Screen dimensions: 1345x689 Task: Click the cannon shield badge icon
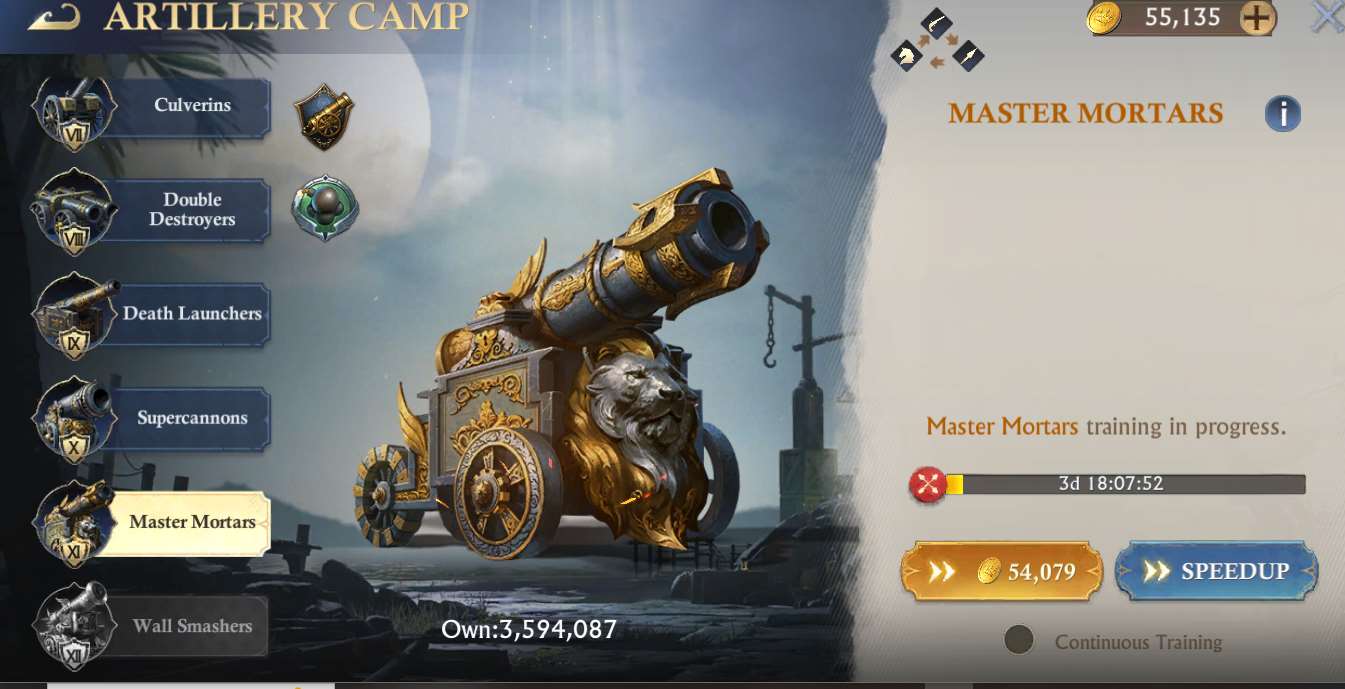pos(325,116)
